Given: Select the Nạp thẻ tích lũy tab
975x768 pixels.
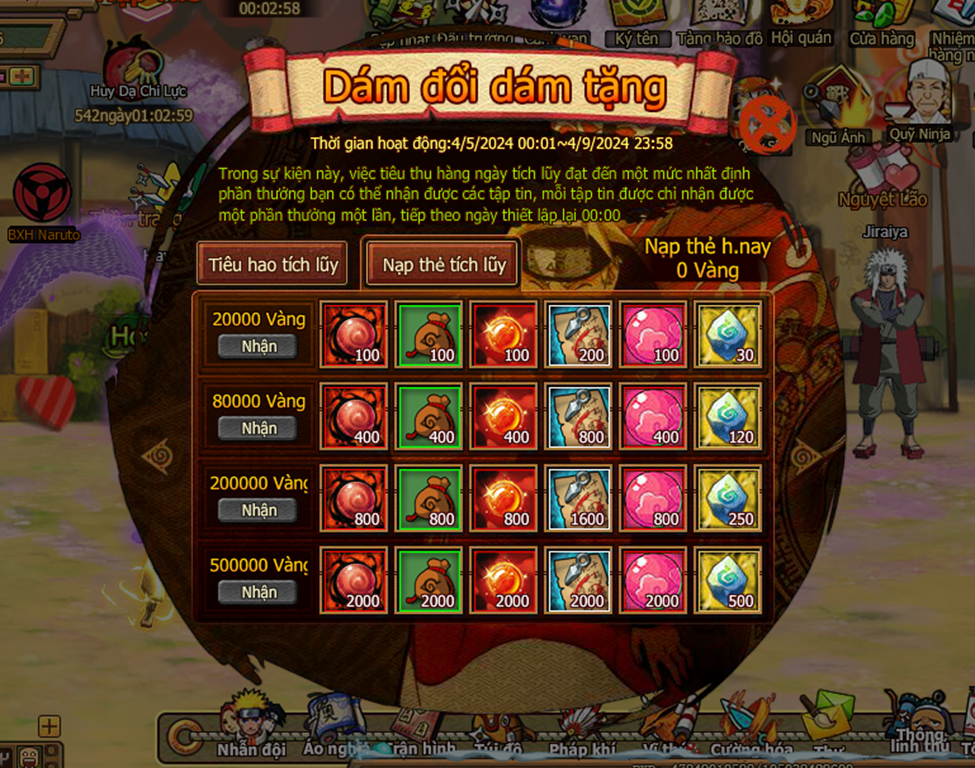Looking at the screenshot, I should pos(443,265).
